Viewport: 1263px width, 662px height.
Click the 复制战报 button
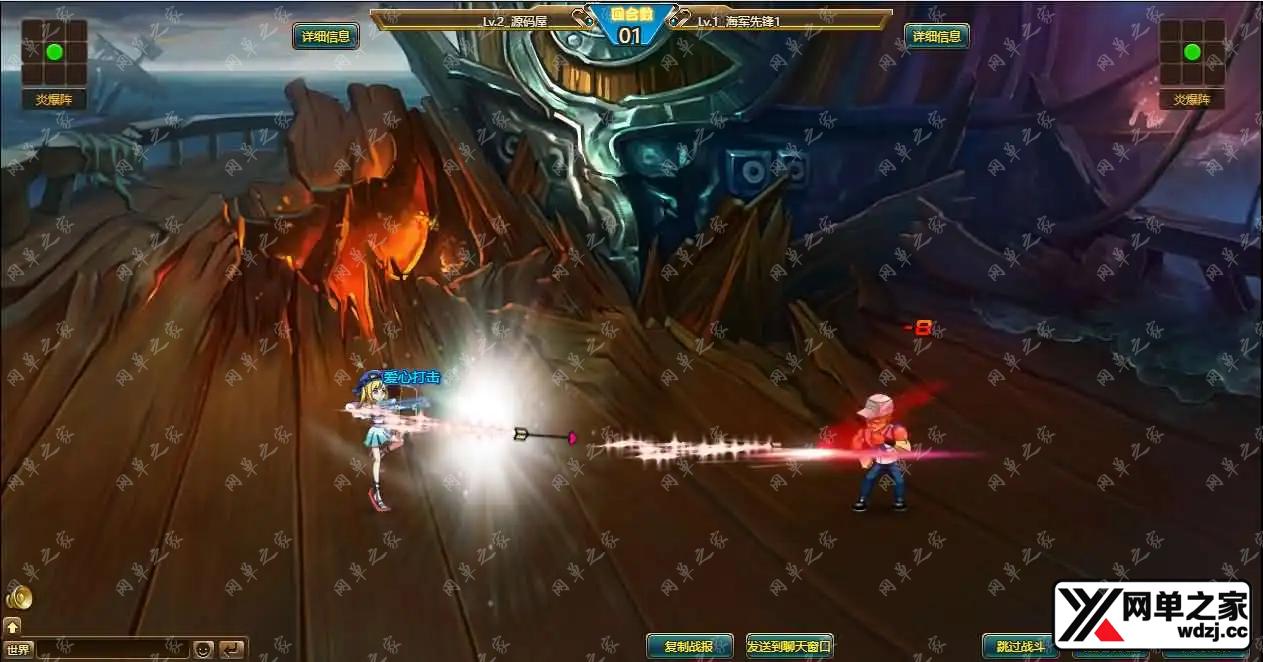click(x=689, y=646)
